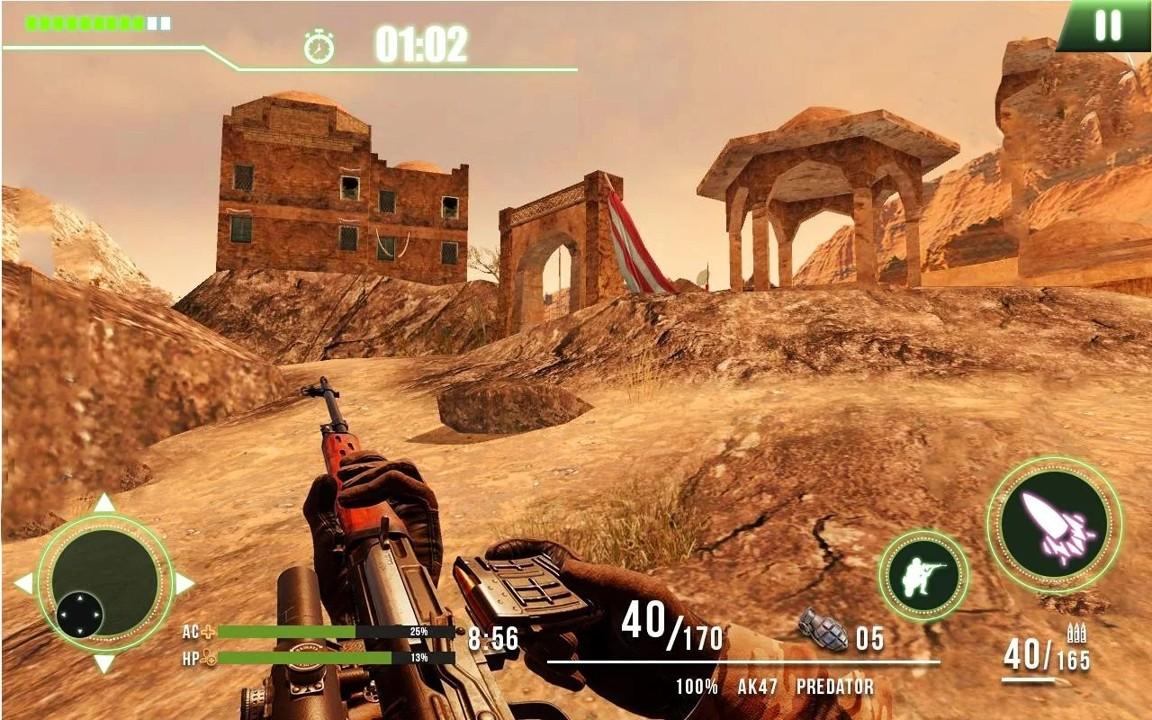Move forward with the joystick up arrow
Screen dimensions: 1152x720
click(104, 502)
